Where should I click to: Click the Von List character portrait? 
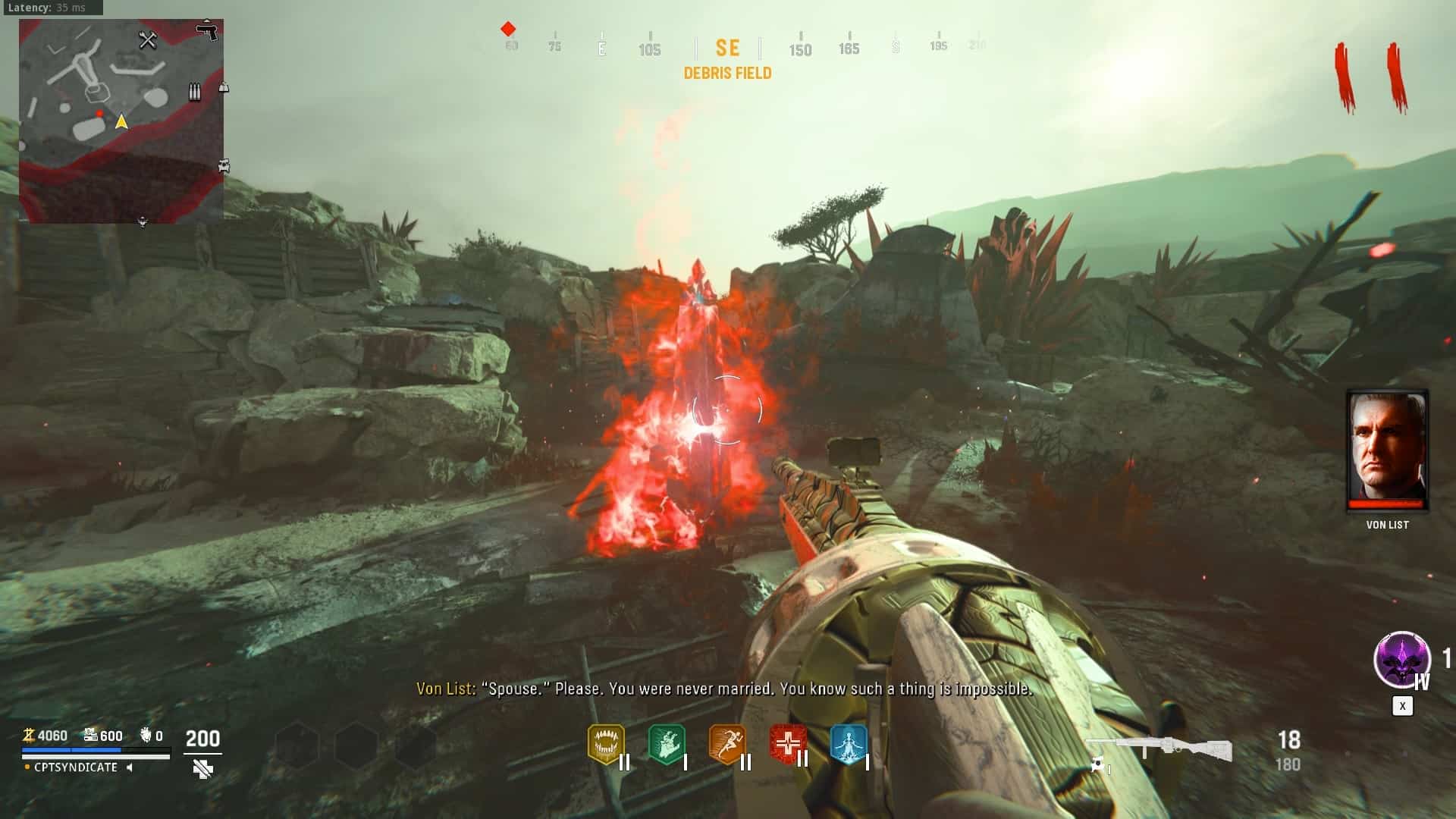tap(1387, 450)
